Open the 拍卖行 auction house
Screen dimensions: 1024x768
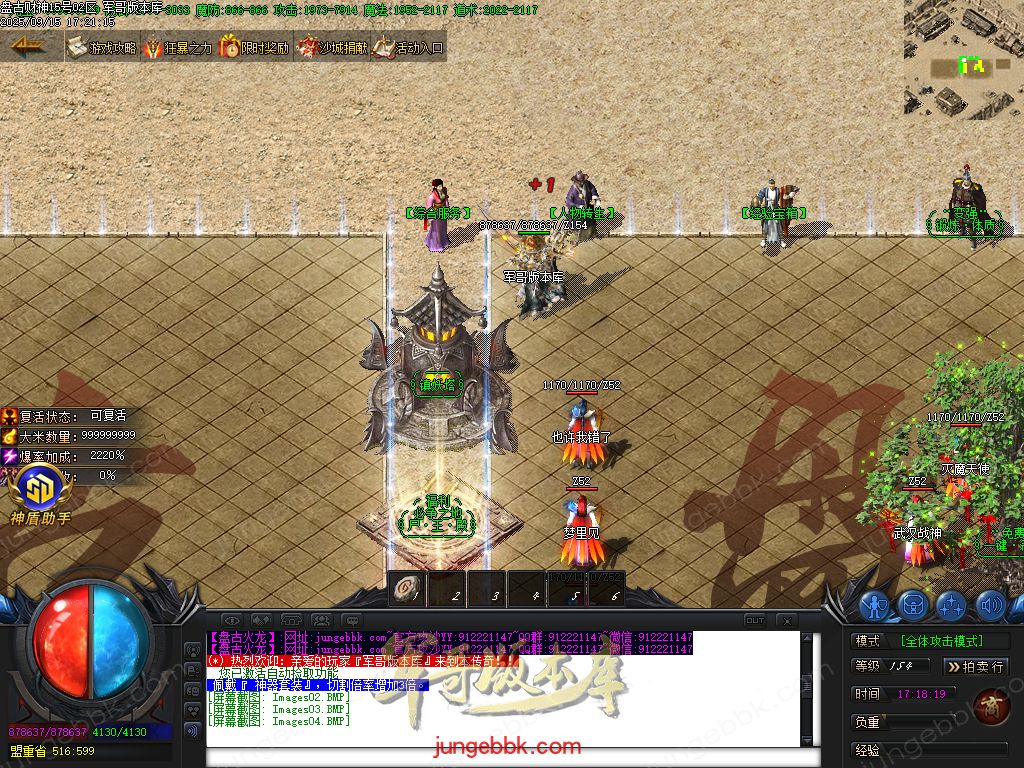(x=976, y=666)
